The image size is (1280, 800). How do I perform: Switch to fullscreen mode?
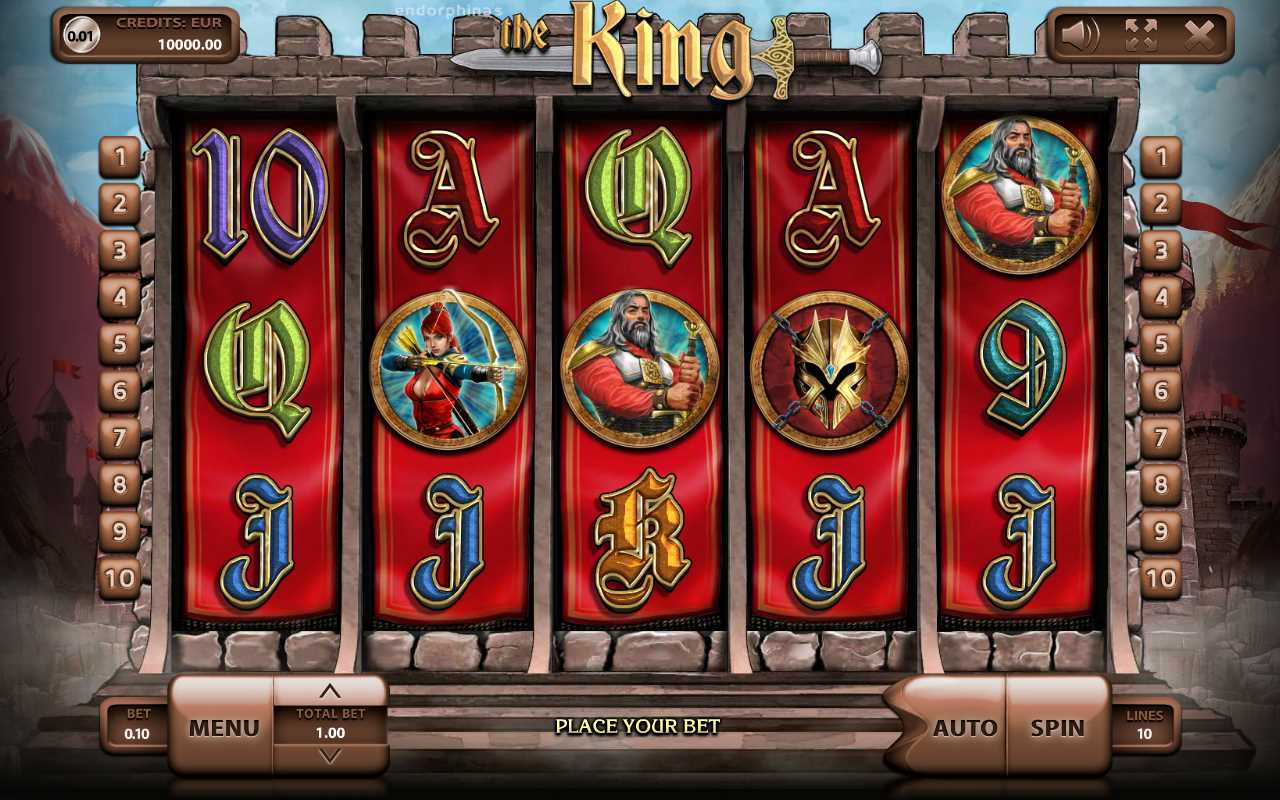point(1140,36)
